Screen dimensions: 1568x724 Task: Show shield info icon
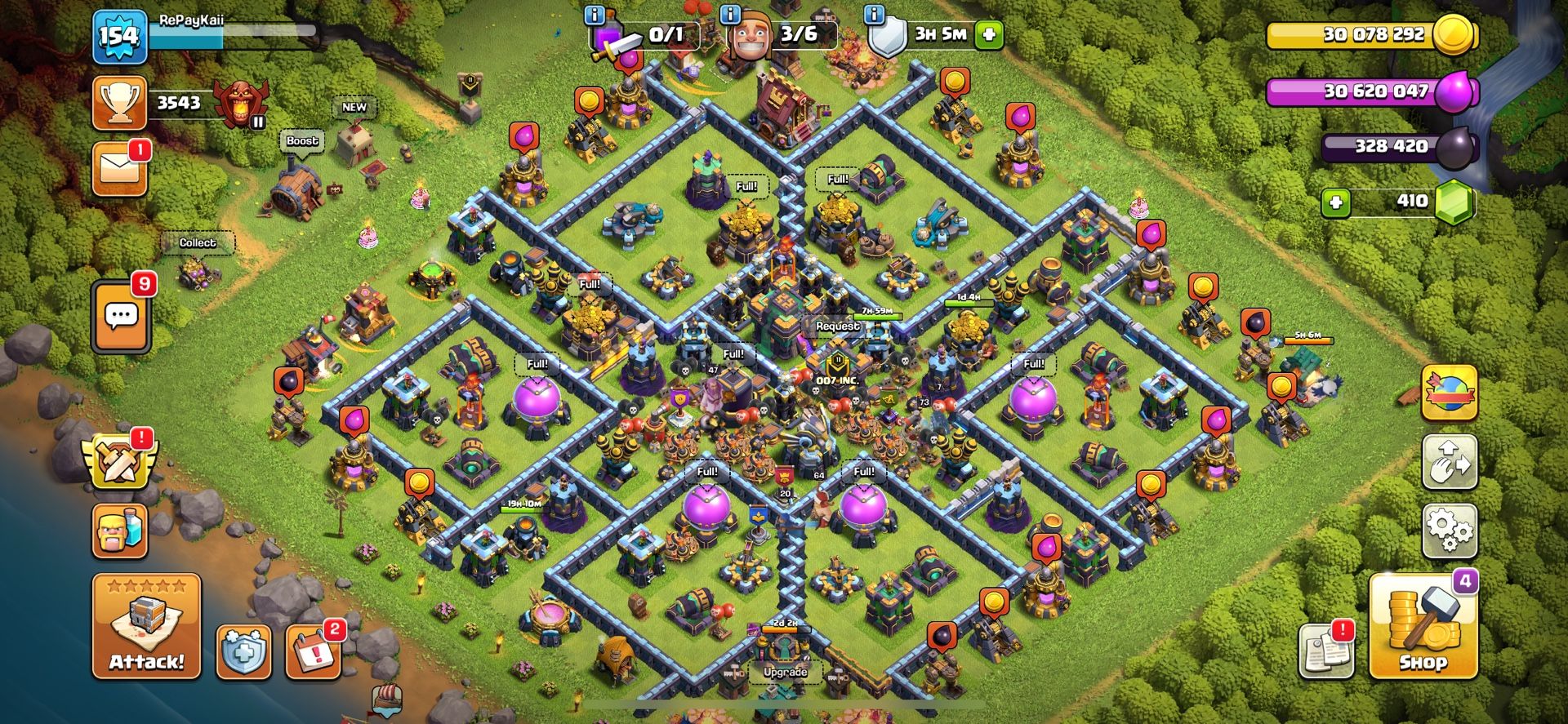click(875, 15)
